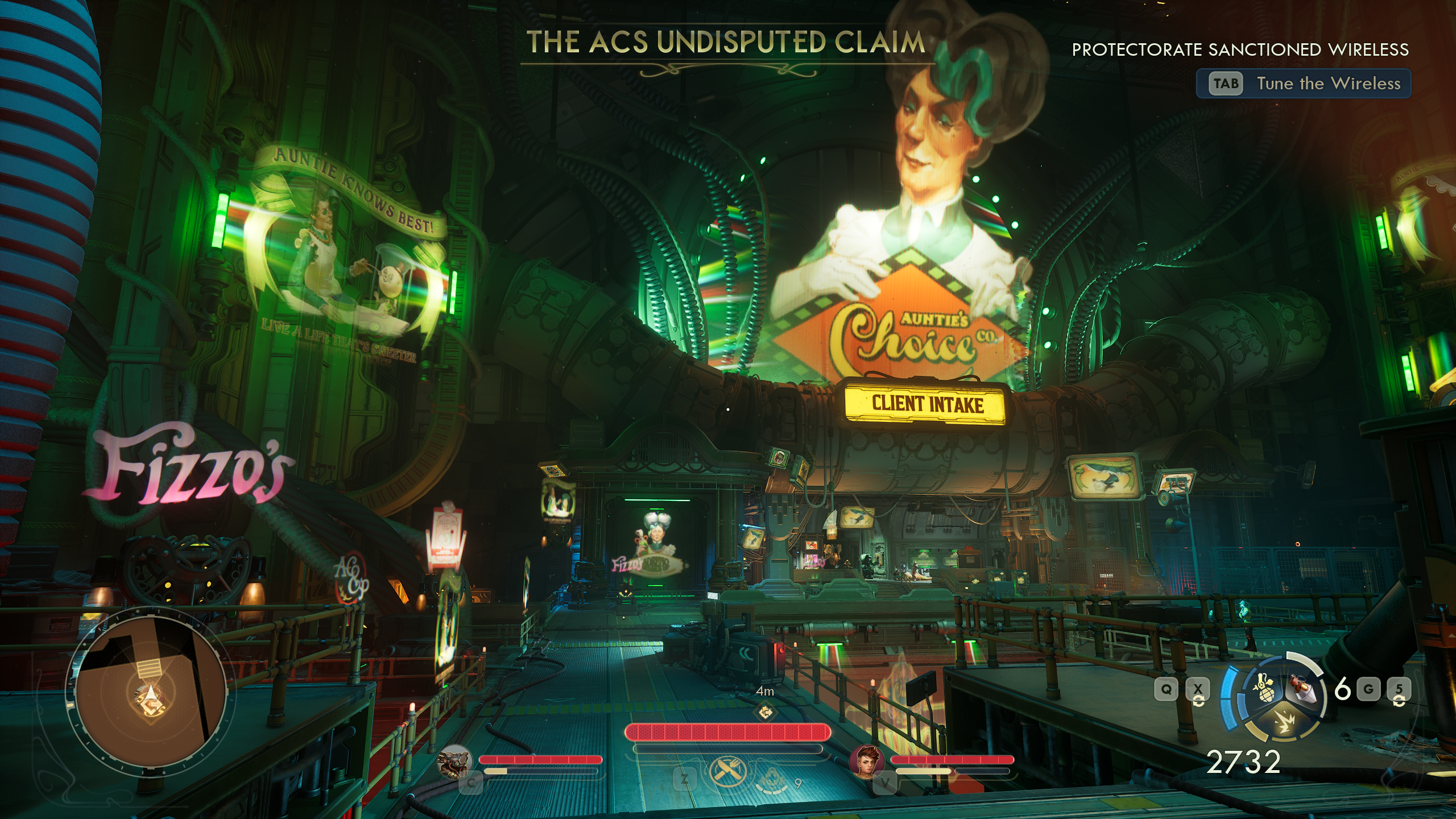Select the red-haired companion portrait
Screen dimensions: 1456x819
867,761
